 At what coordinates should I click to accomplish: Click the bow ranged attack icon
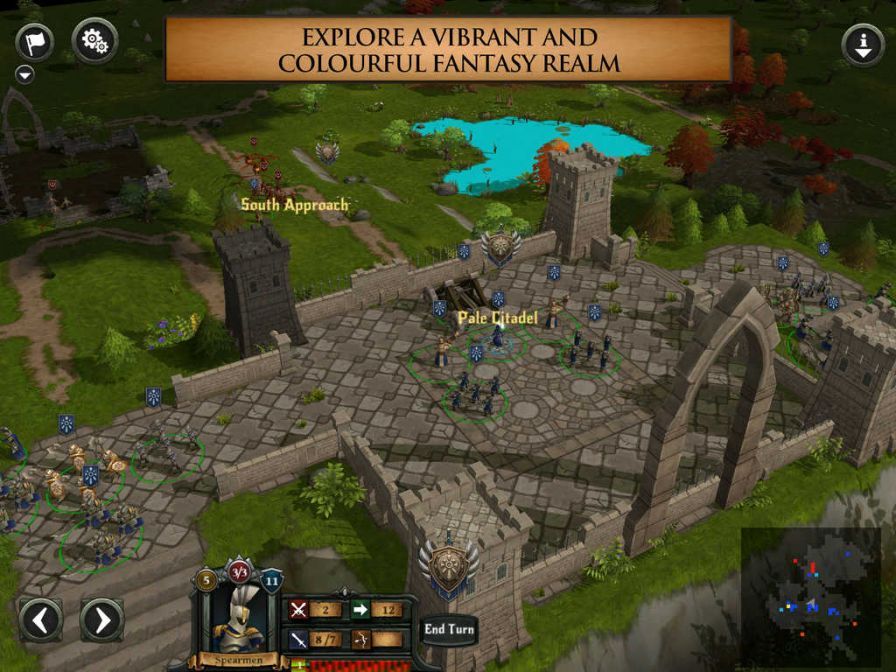pyautogui.click(x=360, y=639)
